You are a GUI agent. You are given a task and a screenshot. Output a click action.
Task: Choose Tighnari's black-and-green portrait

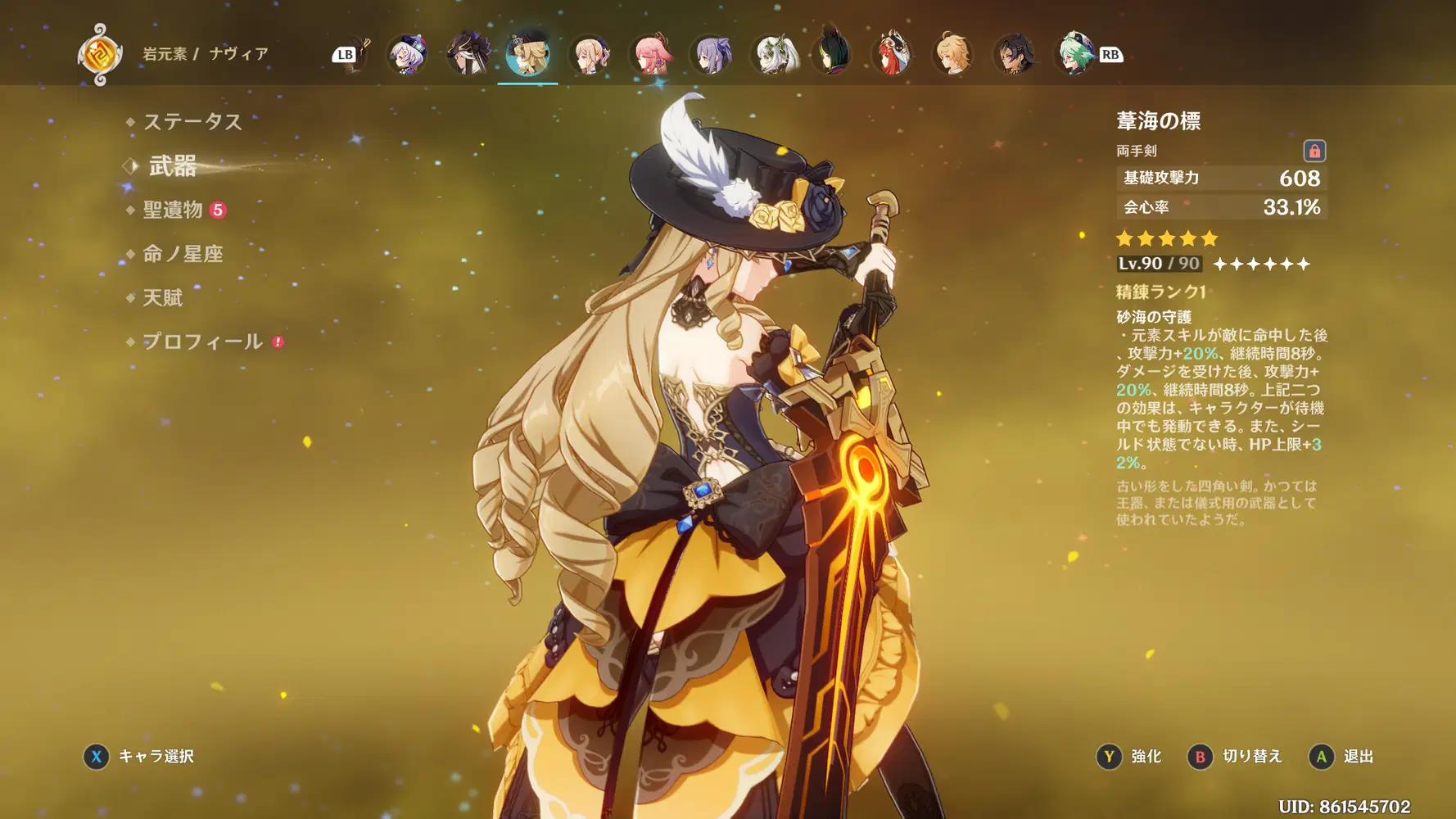coord(832,54)
